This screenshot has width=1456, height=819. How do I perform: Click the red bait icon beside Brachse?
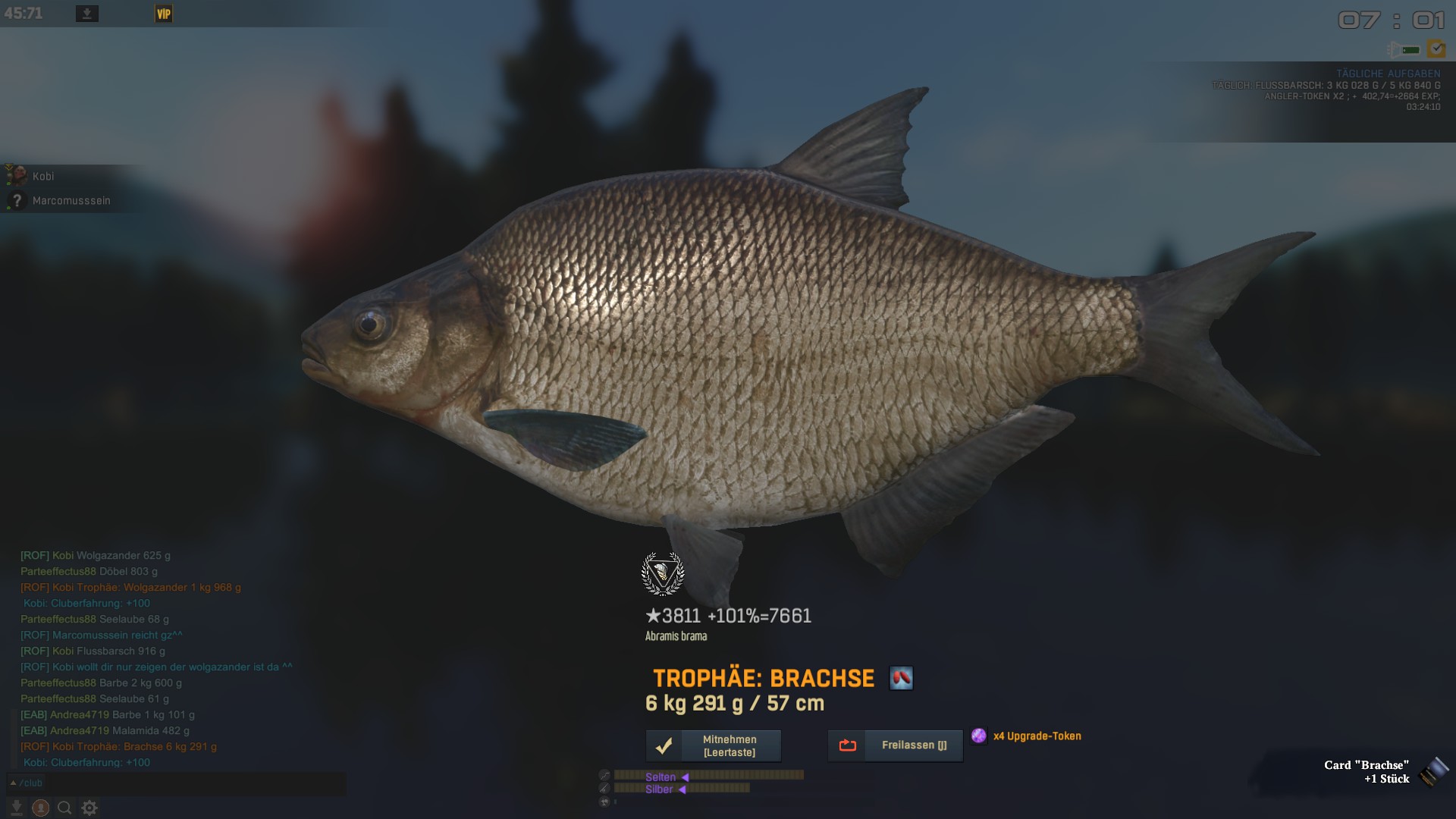(901, 678)
